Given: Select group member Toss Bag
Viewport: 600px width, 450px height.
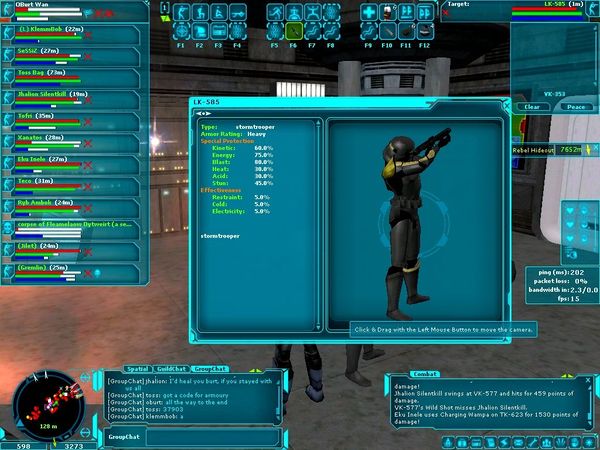Looking at the screenshot, I should (45, 72).
